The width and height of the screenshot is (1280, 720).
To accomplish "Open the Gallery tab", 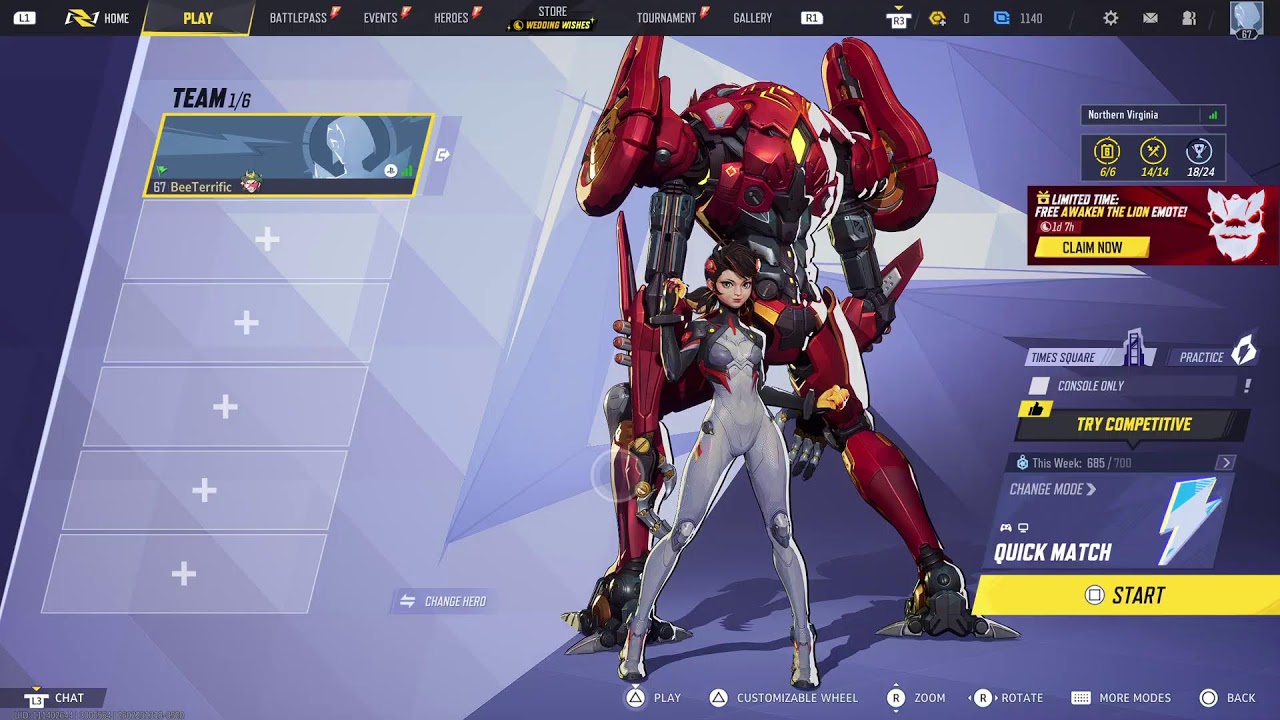I will (x=752, y=18).
